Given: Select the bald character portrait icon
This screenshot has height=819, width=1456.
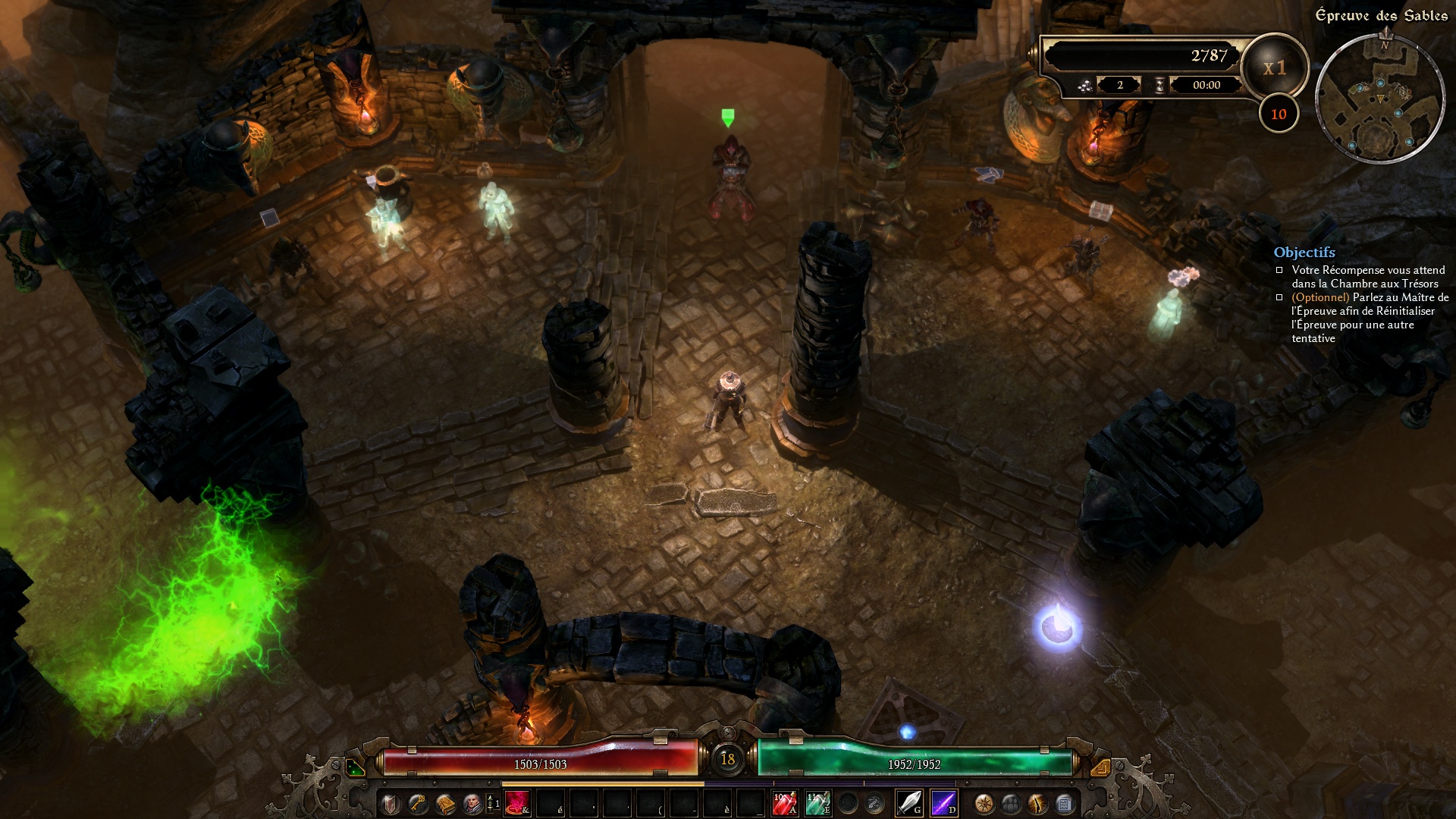Looking at the screenshot, I should point(472,803).
